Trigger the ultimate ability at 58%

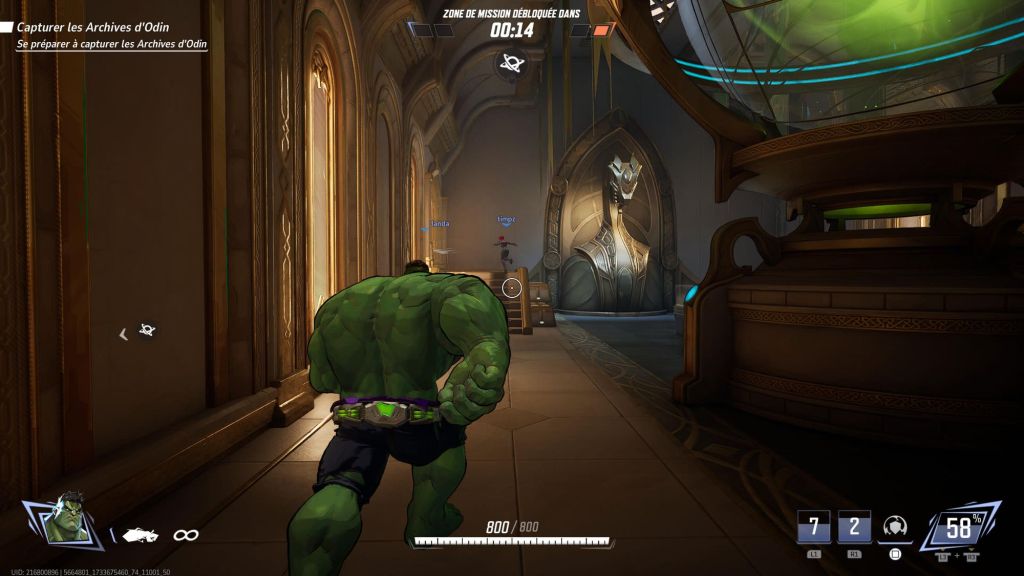point(960,526)
